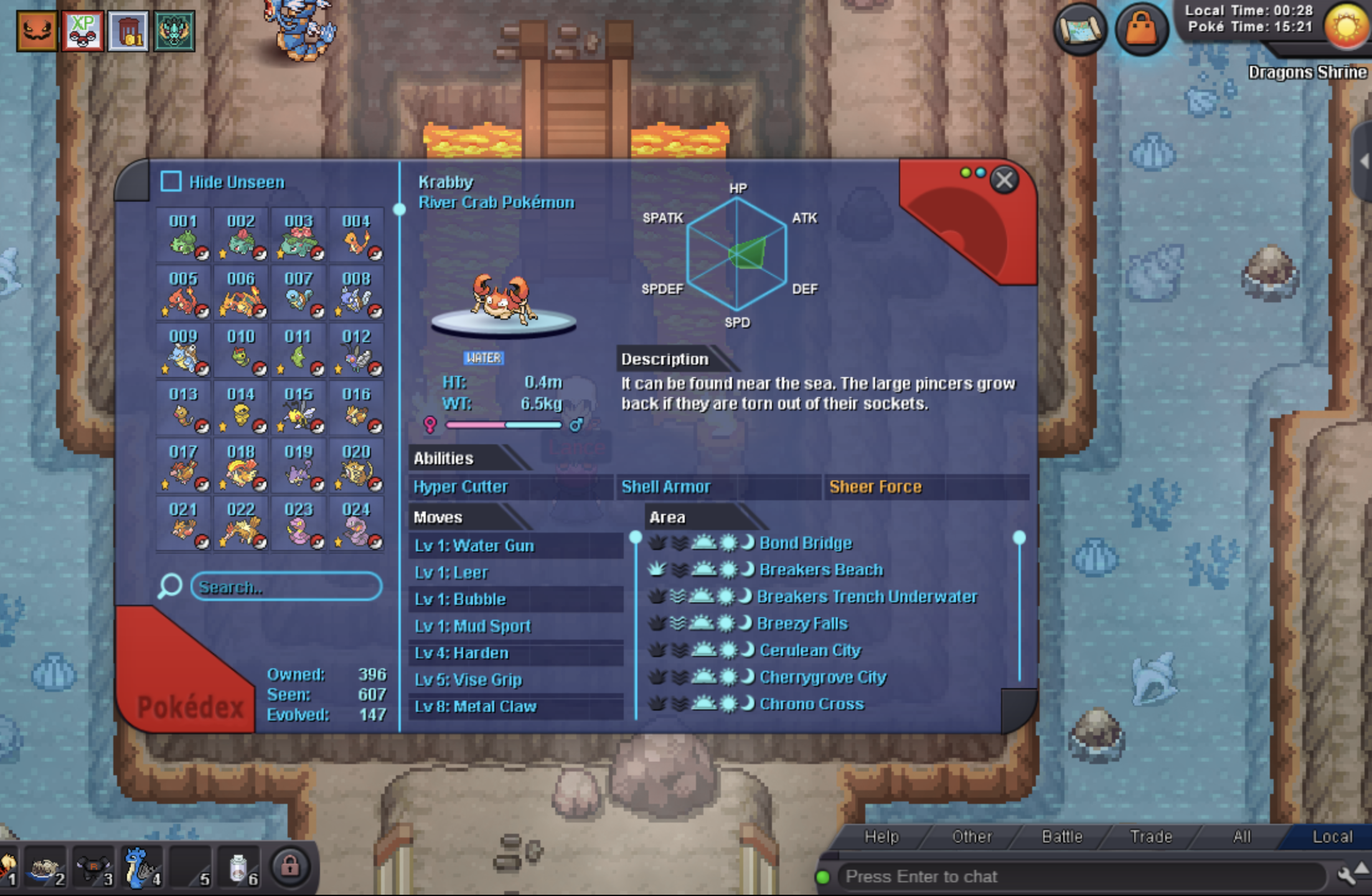Select the Lv 5: Vise Grip move
The height and width of the screenshot is (896, 1372).
468,680
